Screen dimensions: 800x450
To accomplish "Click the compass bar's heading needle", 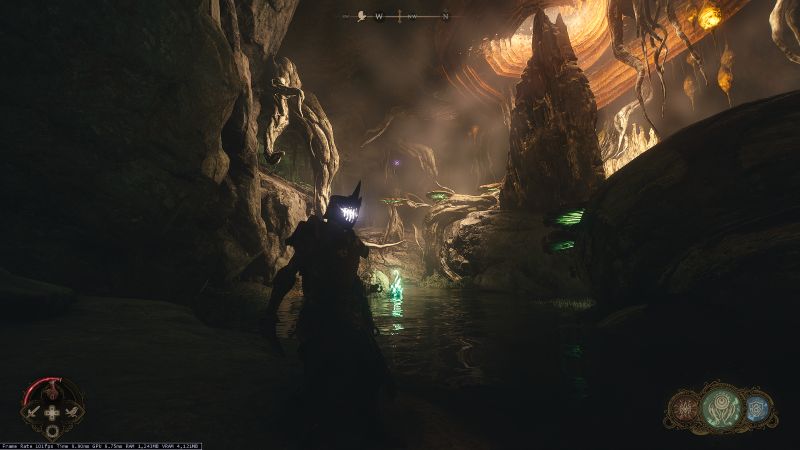I will 400,16.
